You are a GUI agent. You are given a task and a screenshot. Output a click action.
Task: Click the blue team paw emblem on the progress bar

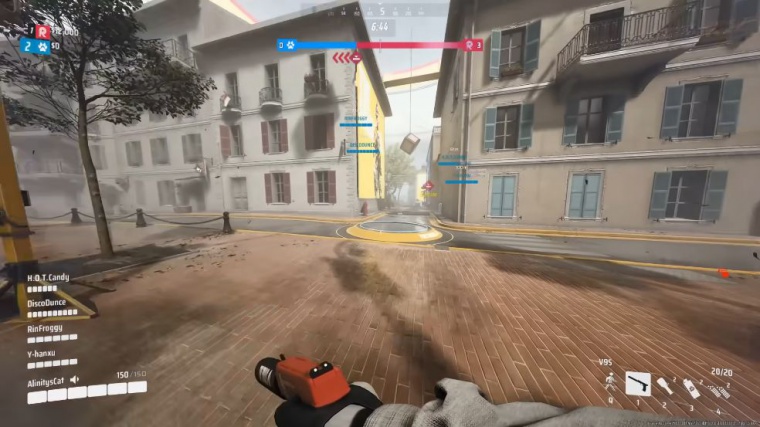click(288, 45)
